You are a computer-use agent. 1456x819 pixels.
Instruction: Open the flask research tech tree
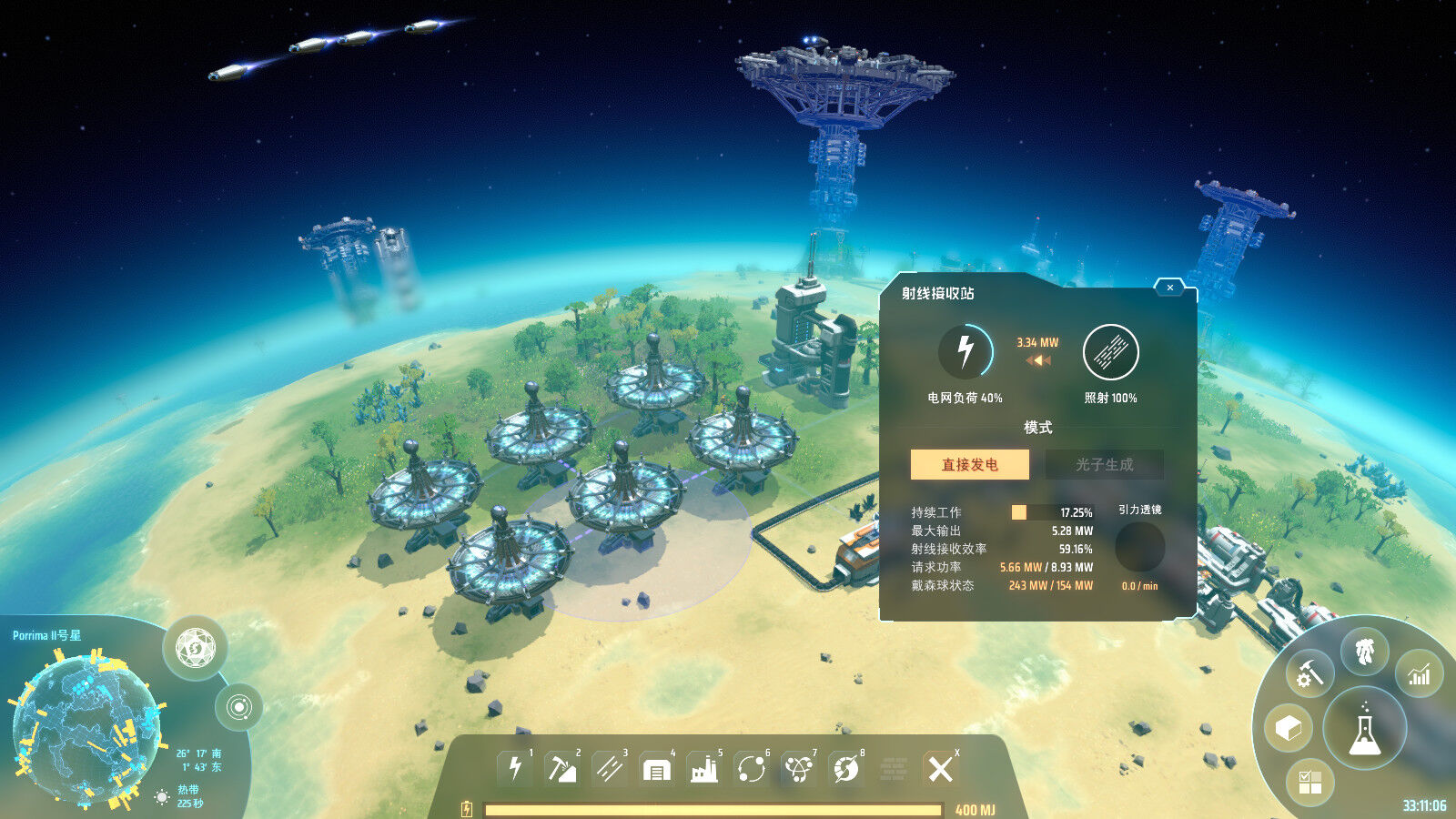coord(1364,729)
